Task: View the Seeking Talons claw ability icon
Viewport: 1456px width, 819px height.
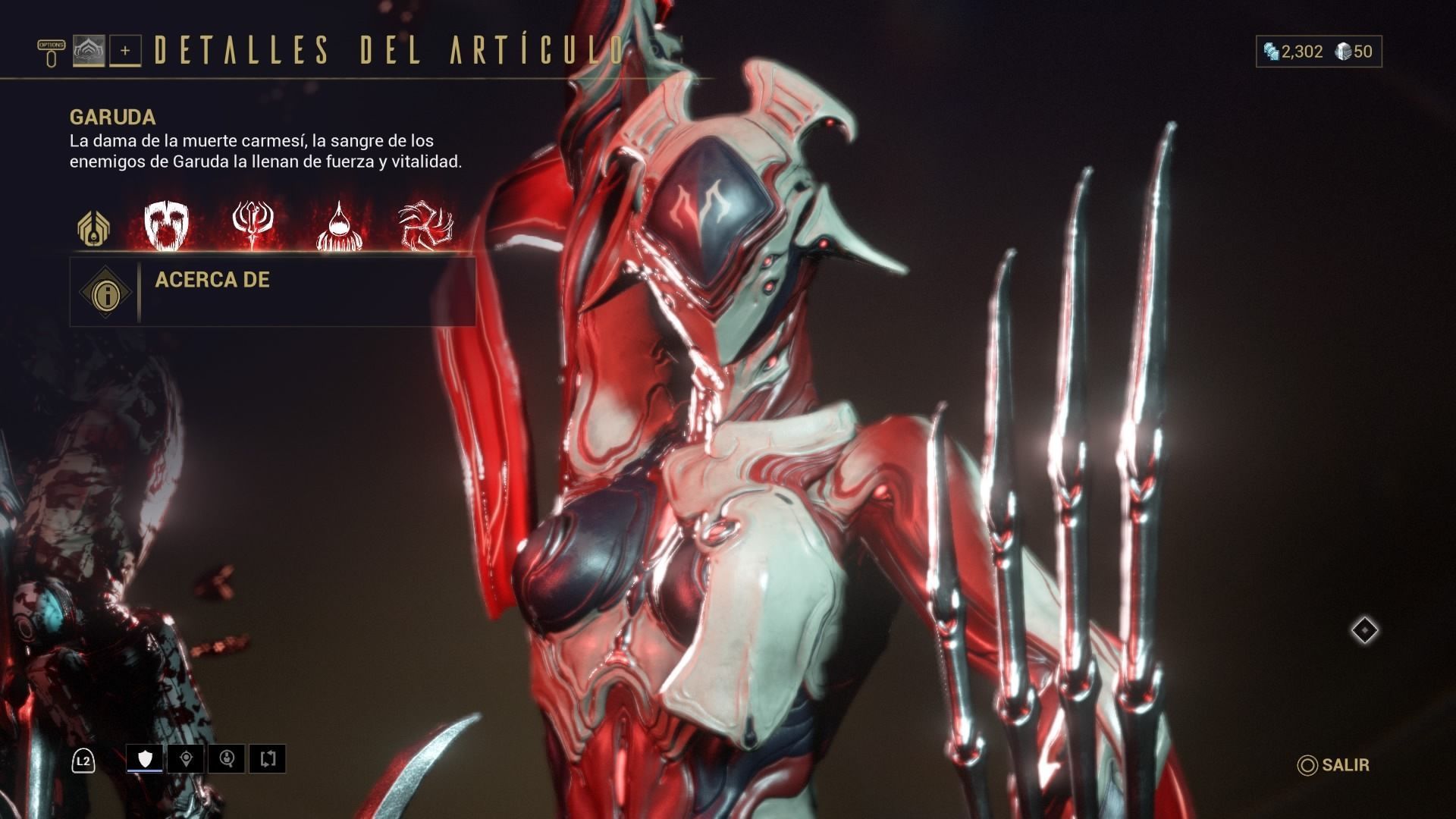Action: click(x=425, y=225)
